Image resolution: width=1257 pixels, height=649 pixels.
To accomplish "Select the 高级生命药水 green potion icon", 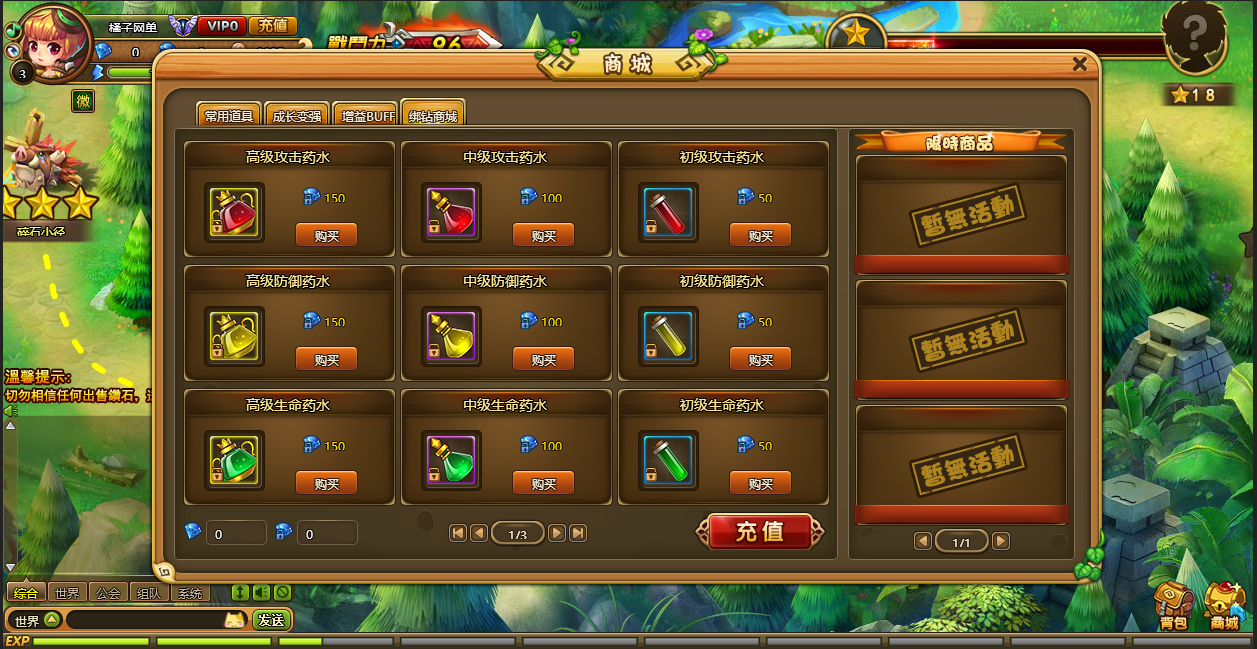I will [234, 460].
